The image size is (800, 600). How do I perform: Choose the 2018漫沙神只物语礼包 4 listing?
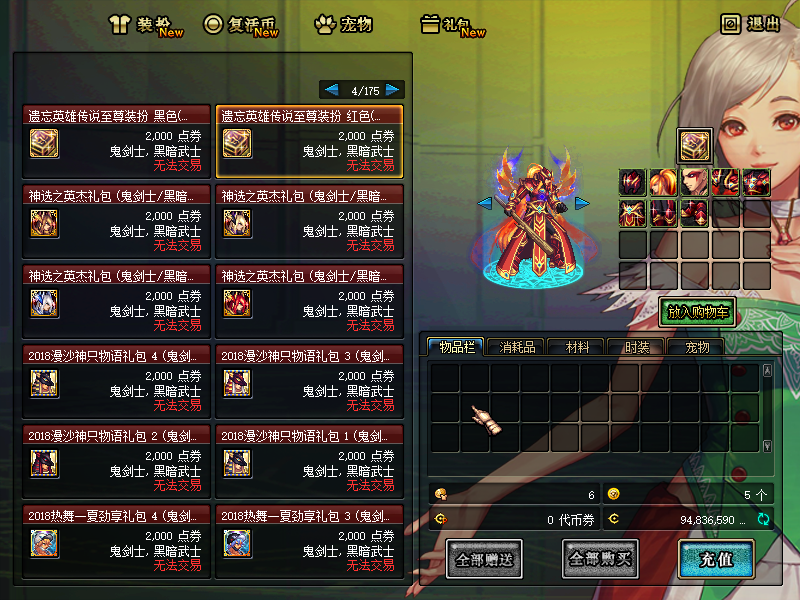pyautogui.click(x=117, y=379)
